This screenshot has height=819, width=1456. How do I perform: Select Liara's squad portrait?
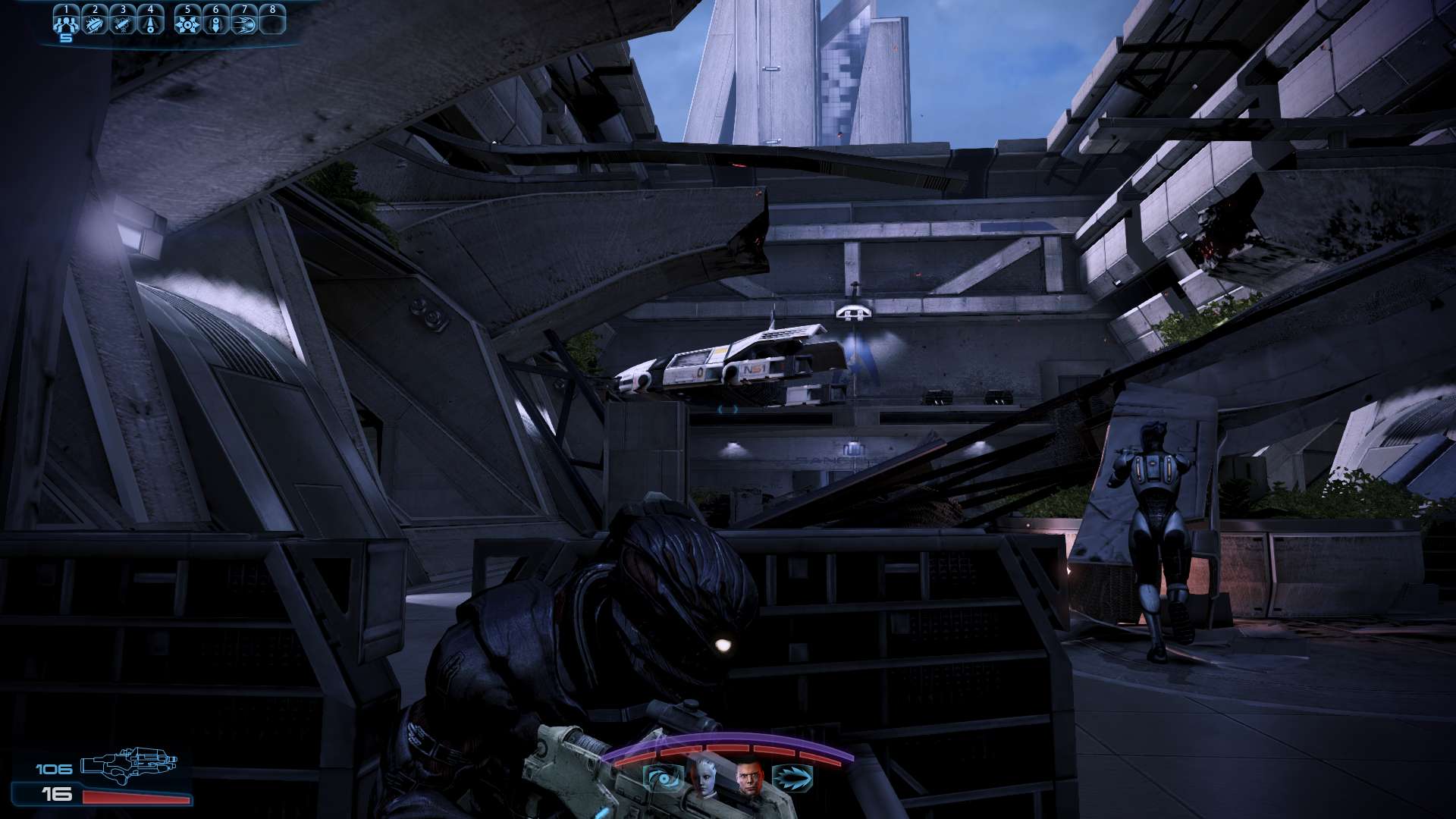click(x=706, y=777)
